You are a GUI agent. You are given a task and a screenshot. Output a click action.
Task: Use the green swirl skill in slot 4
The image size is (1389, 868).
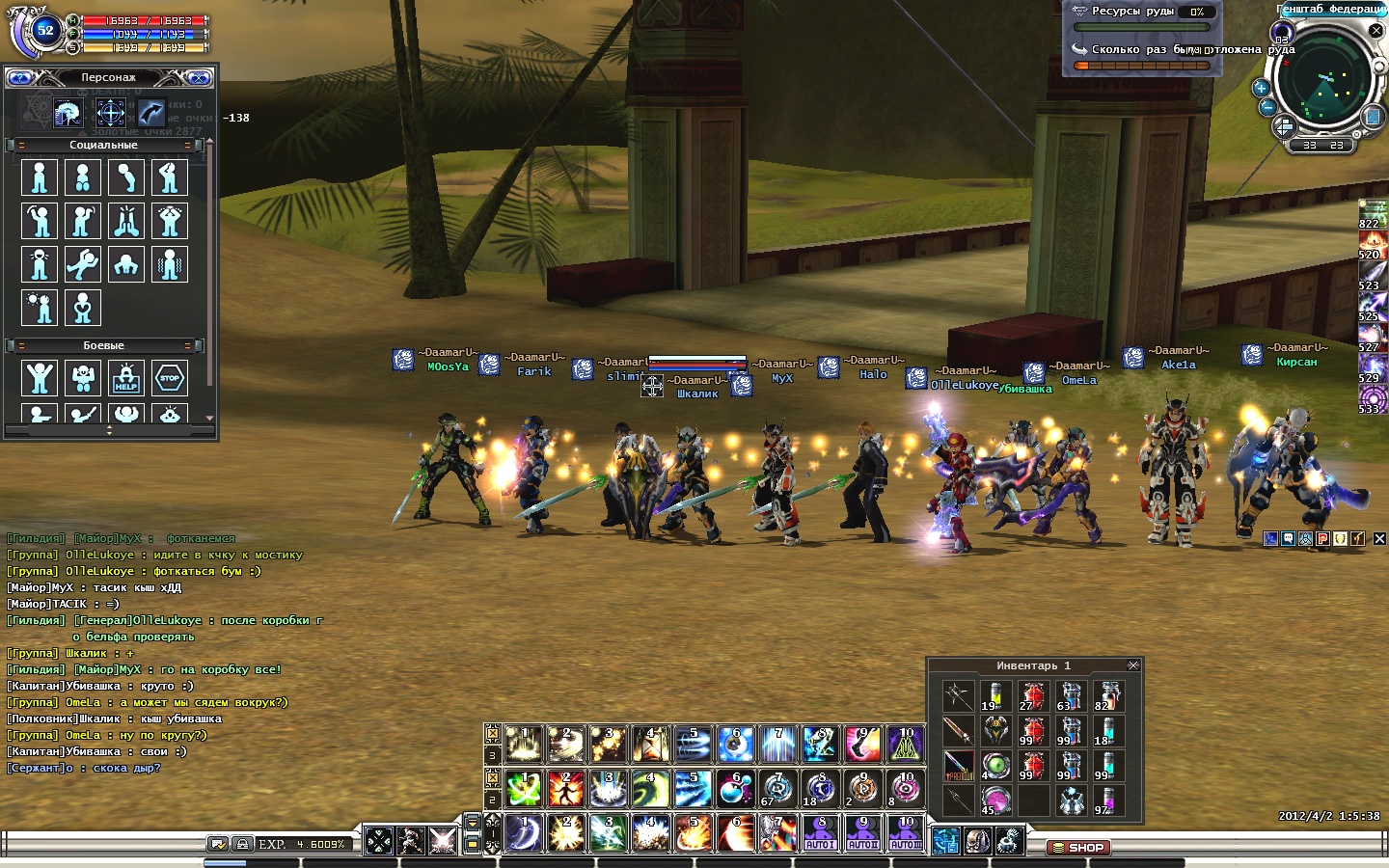(651, 788)
